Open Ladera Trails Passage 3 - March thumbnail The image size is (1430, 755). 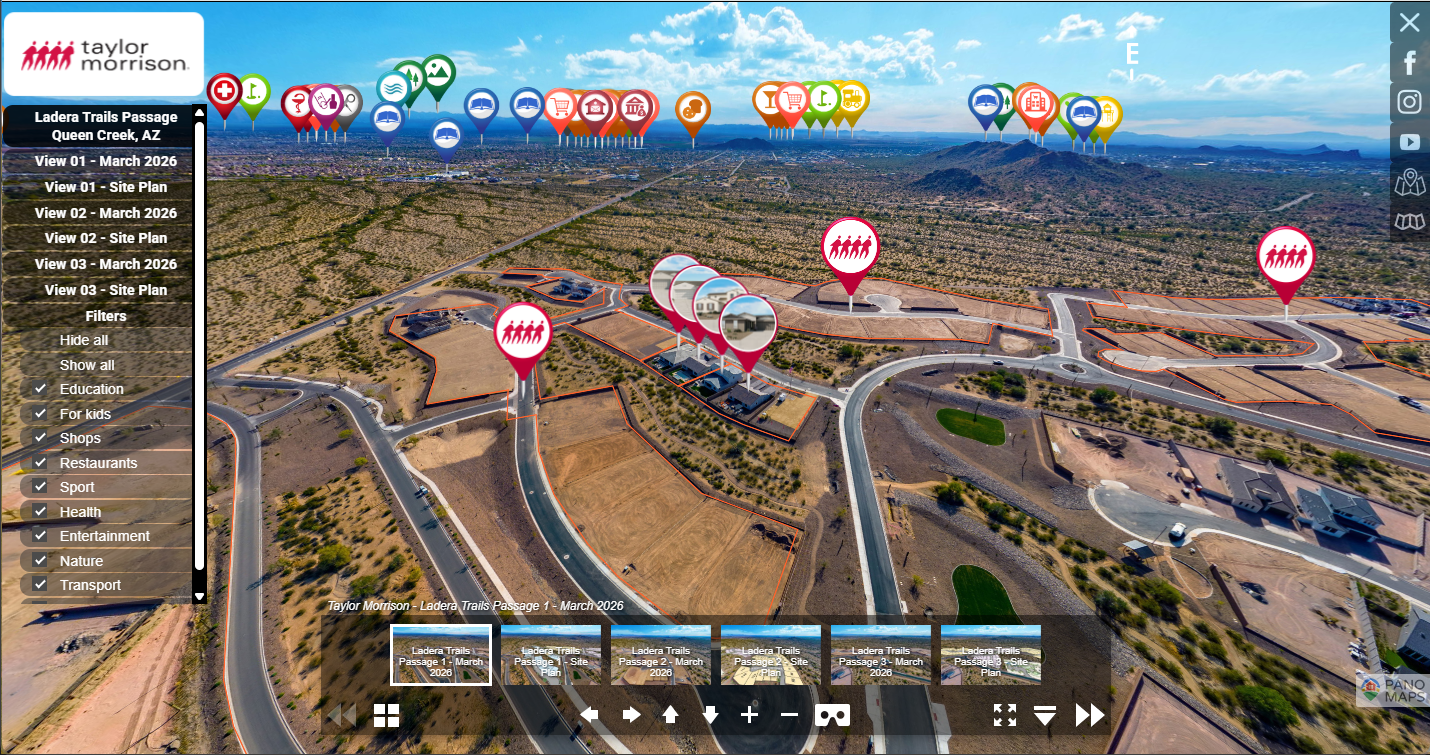(881, 655)
